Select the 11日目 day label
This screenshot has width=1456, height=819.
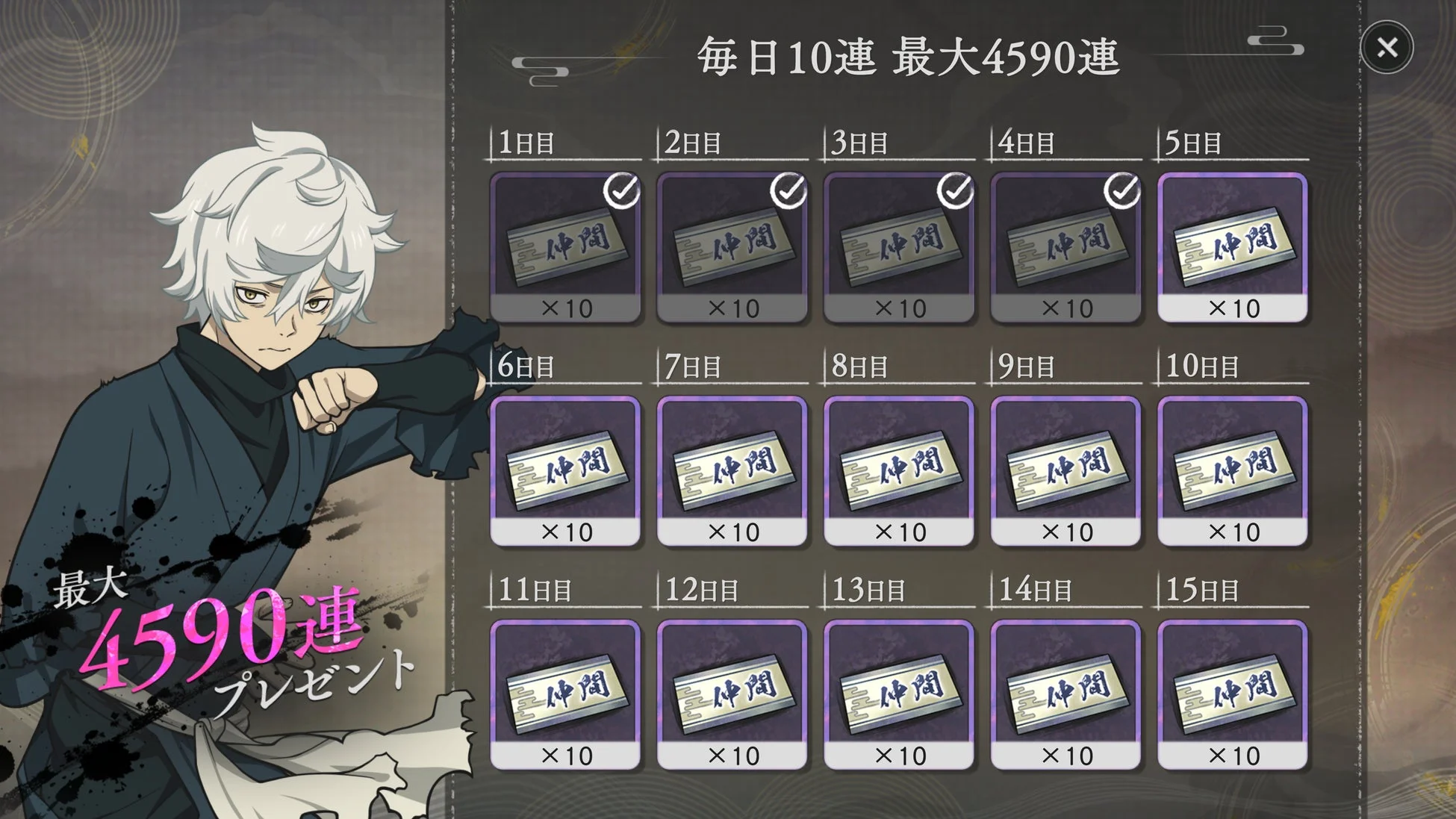[x=535, y=588]
